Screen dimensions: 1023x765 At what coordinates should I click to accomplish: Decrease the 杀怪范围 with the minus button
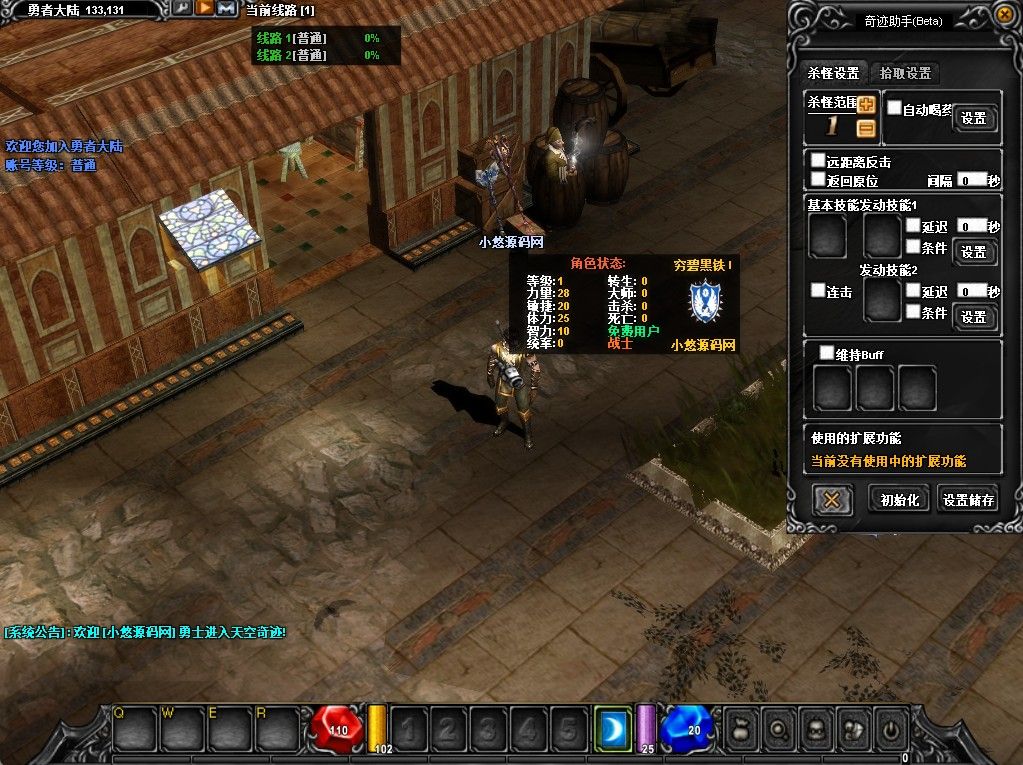point(866,128)
